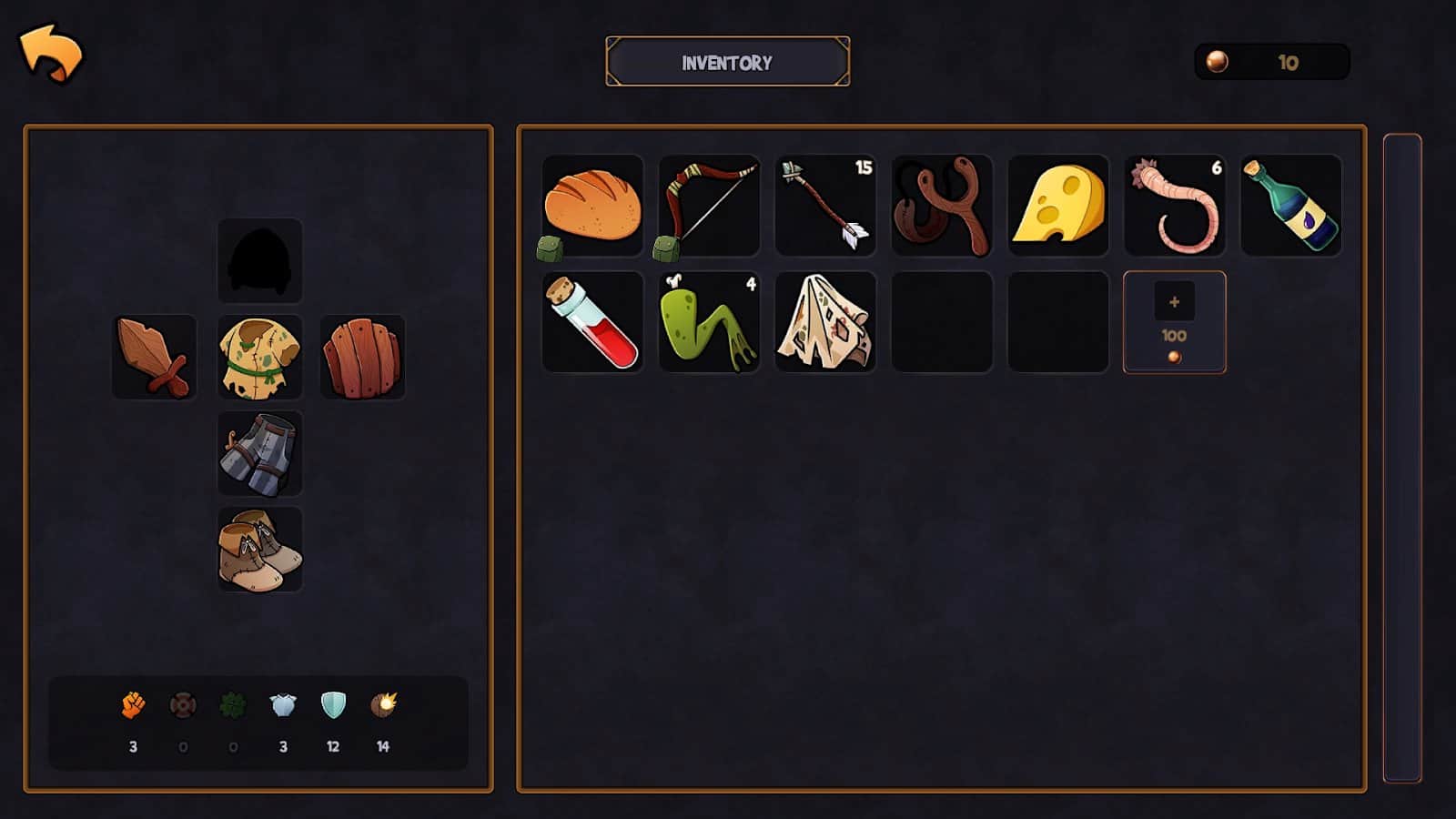
Task: Select the cheese wedge
Action: [x=1058, y=206]
